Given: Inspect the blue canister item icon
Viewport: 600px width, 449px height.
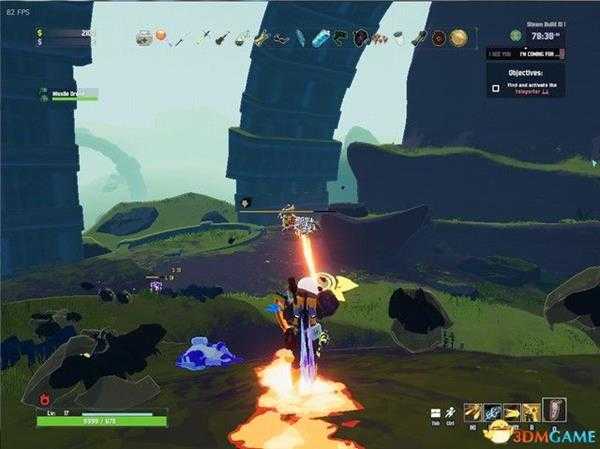Looking at the screenshot, I should [319, 38].
